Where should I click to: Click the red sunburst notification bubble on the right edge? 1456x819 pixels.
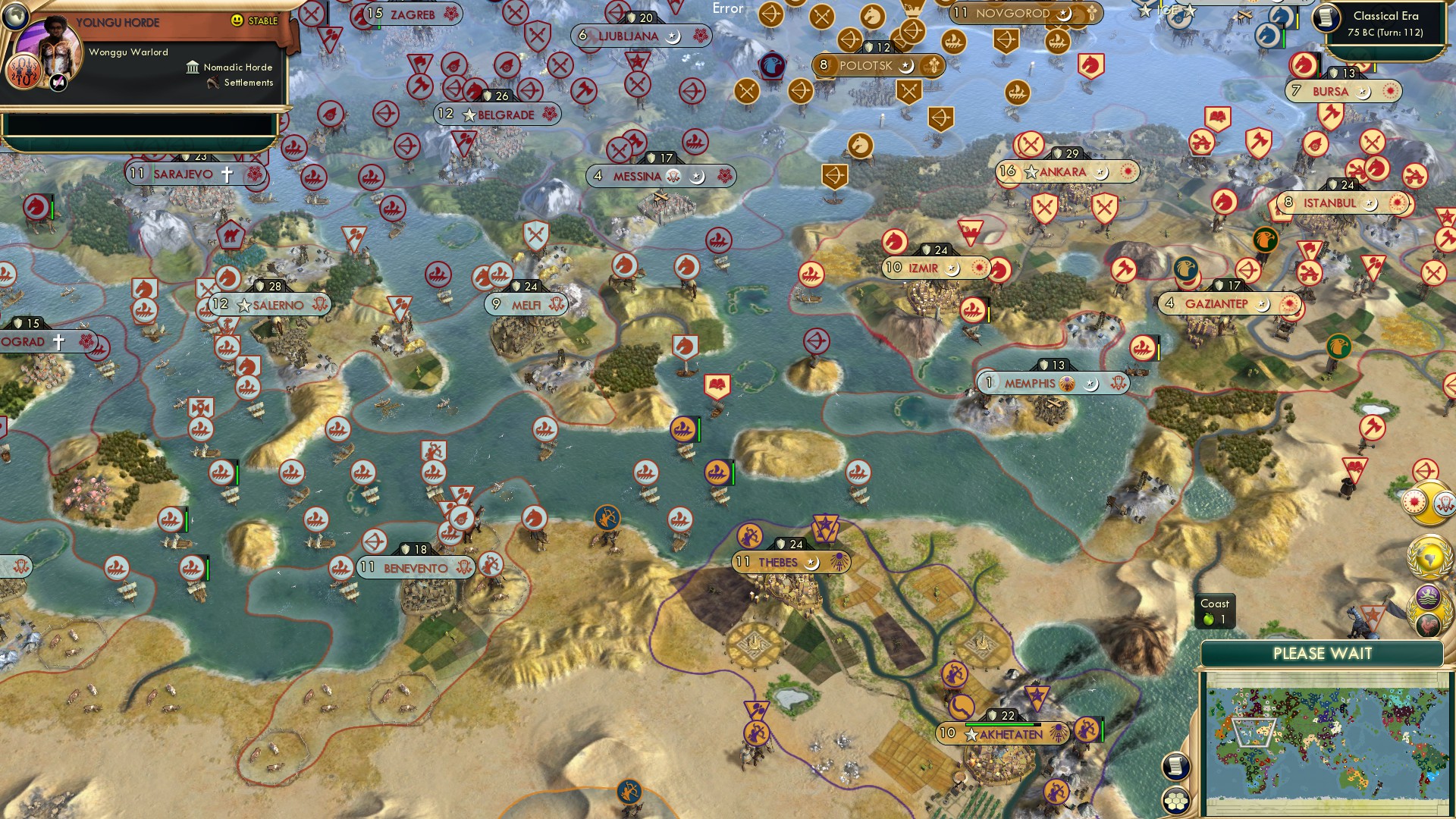[1415, 500]
